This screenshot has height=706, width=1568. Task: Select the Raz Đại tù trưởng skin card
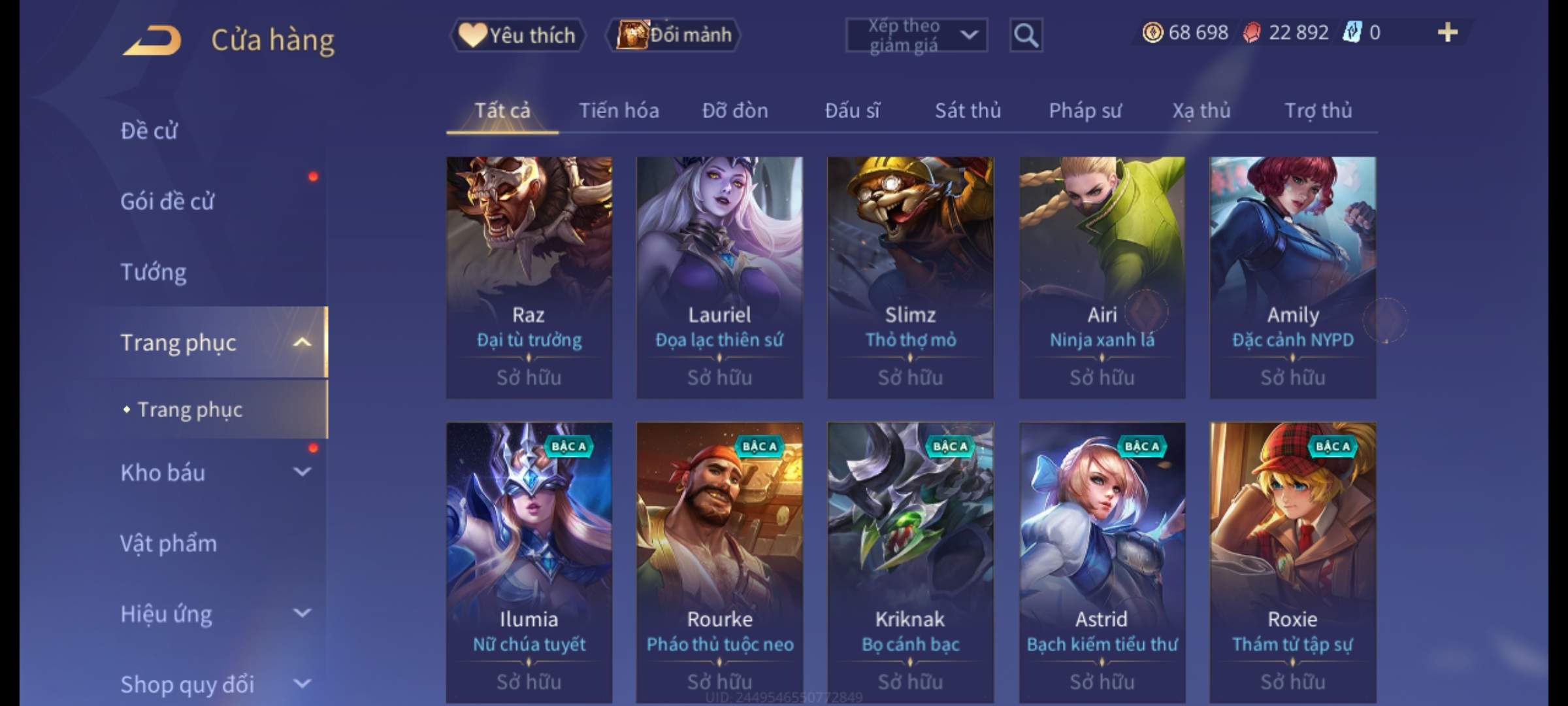pyautogui.click(x=529, y=277)
